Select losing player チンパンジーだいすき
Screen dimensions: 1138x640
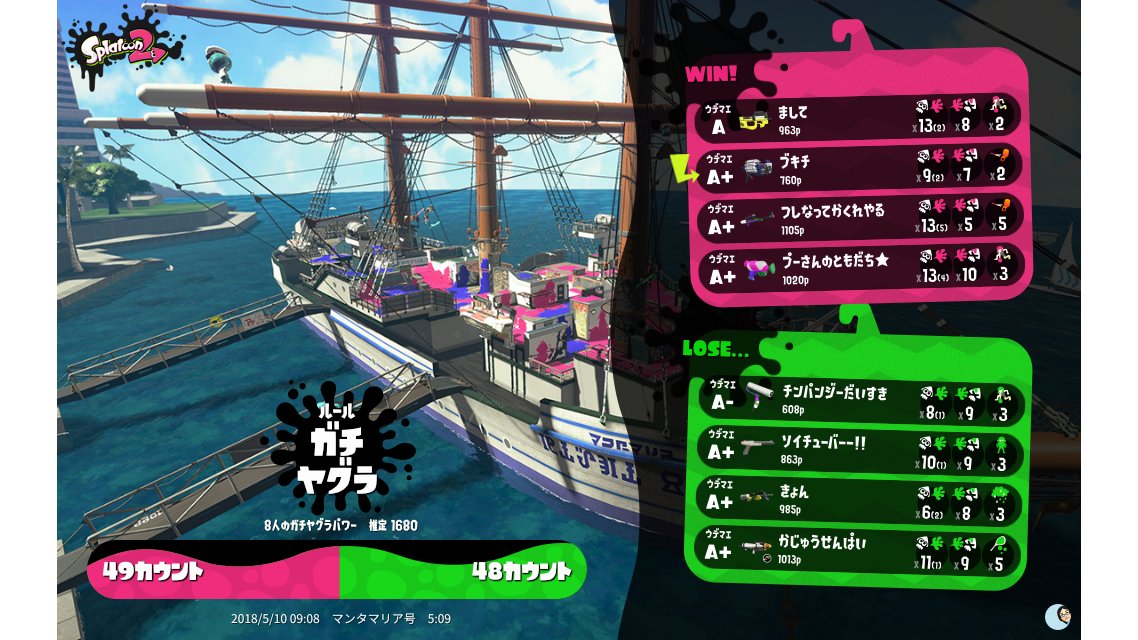coord(860,401)
